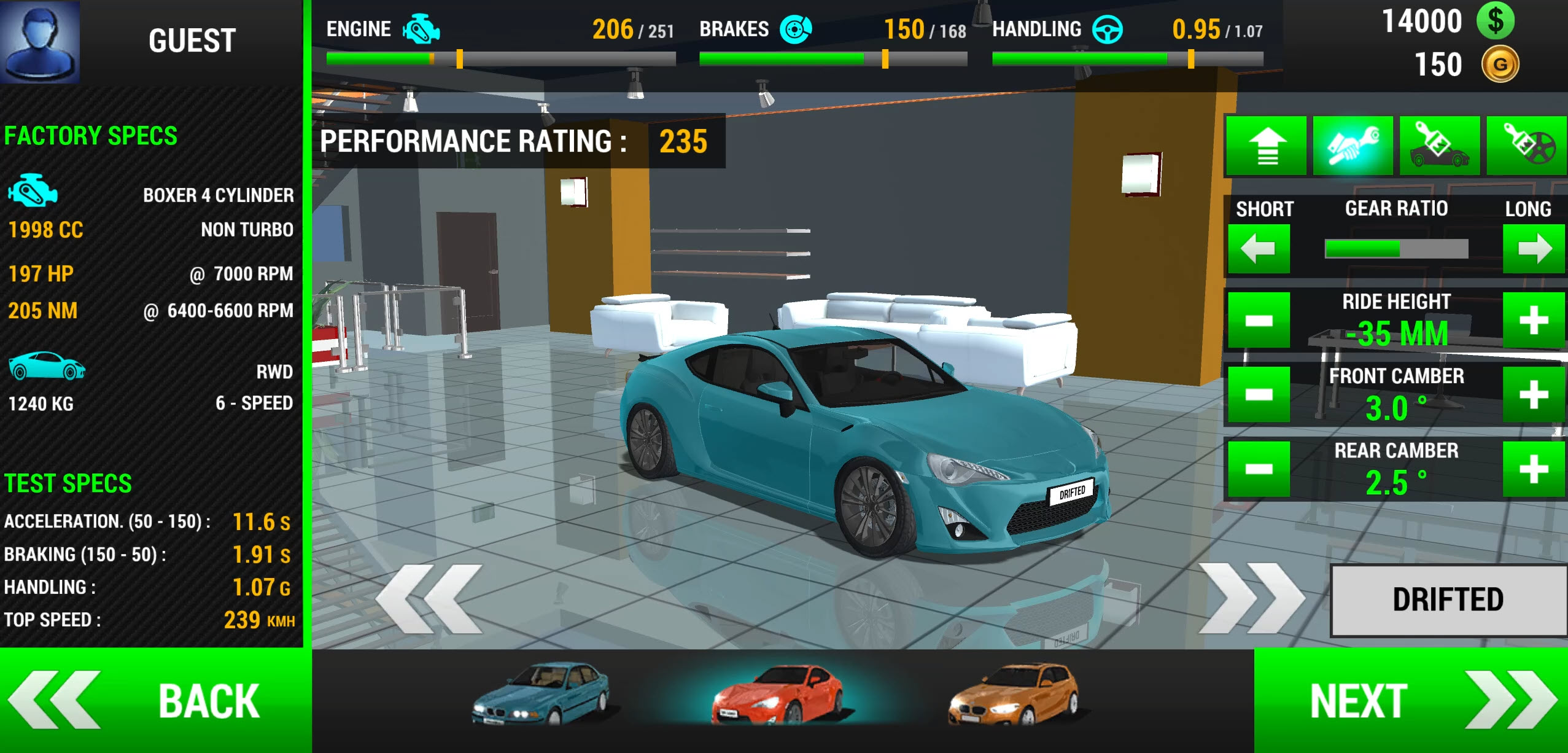Click the DRIFTED license plate button
Viewport: 1568px width, 753px height.
1448,600
